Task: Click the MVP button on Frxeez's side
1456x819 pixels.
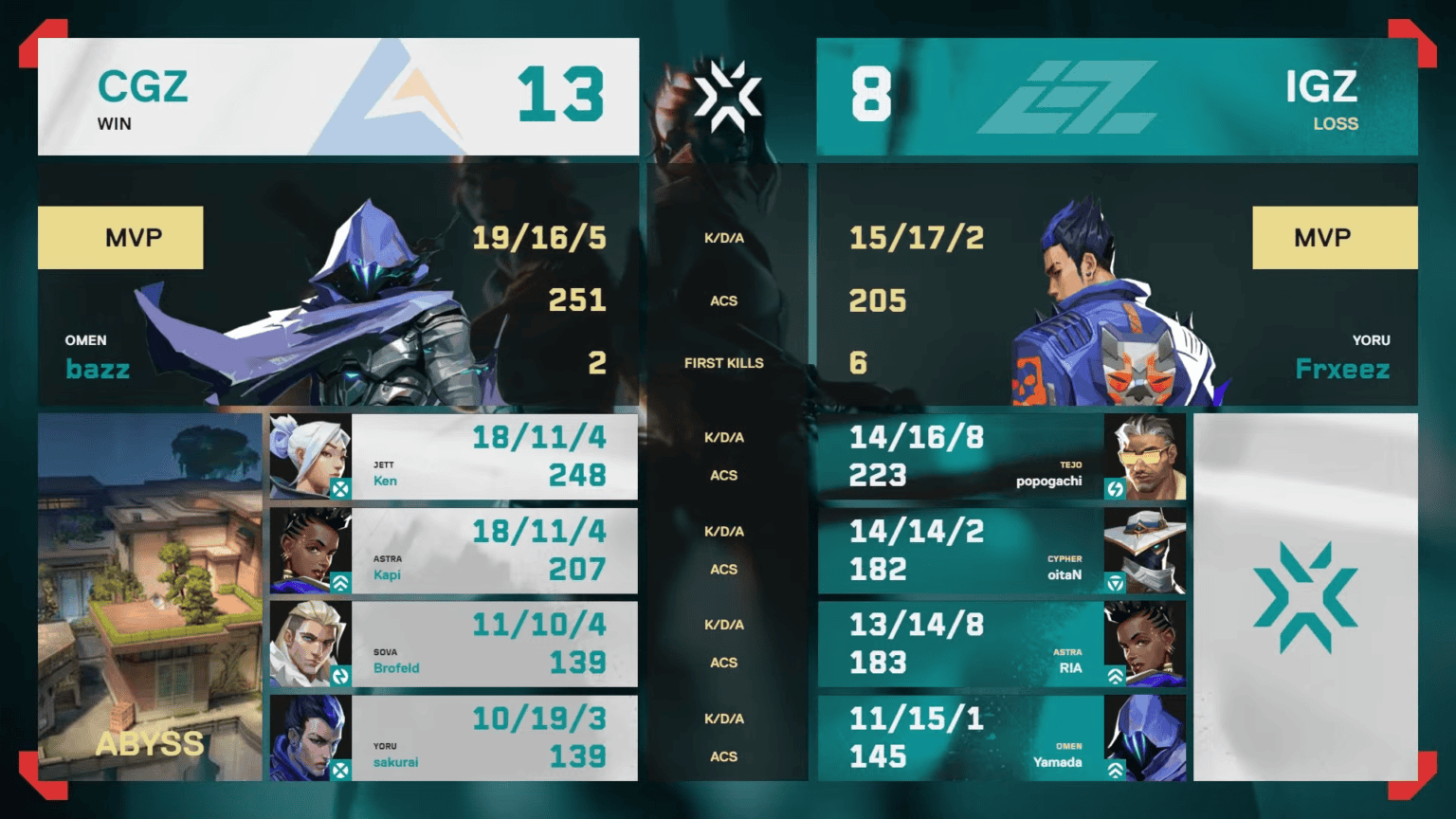Action: pos(1335,236)
